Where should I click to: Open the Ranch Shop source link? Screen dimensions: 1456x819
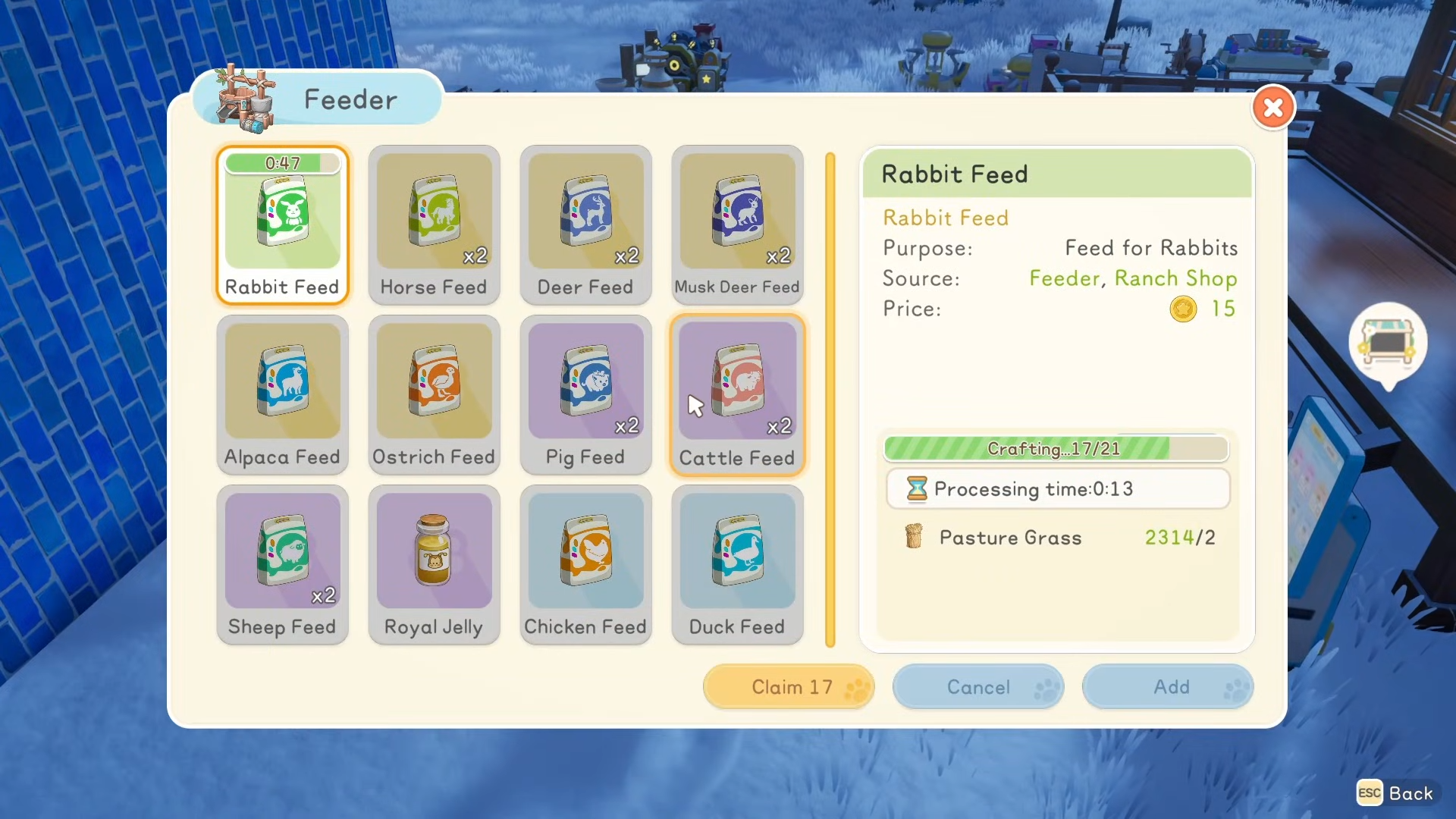(1175, 278)
